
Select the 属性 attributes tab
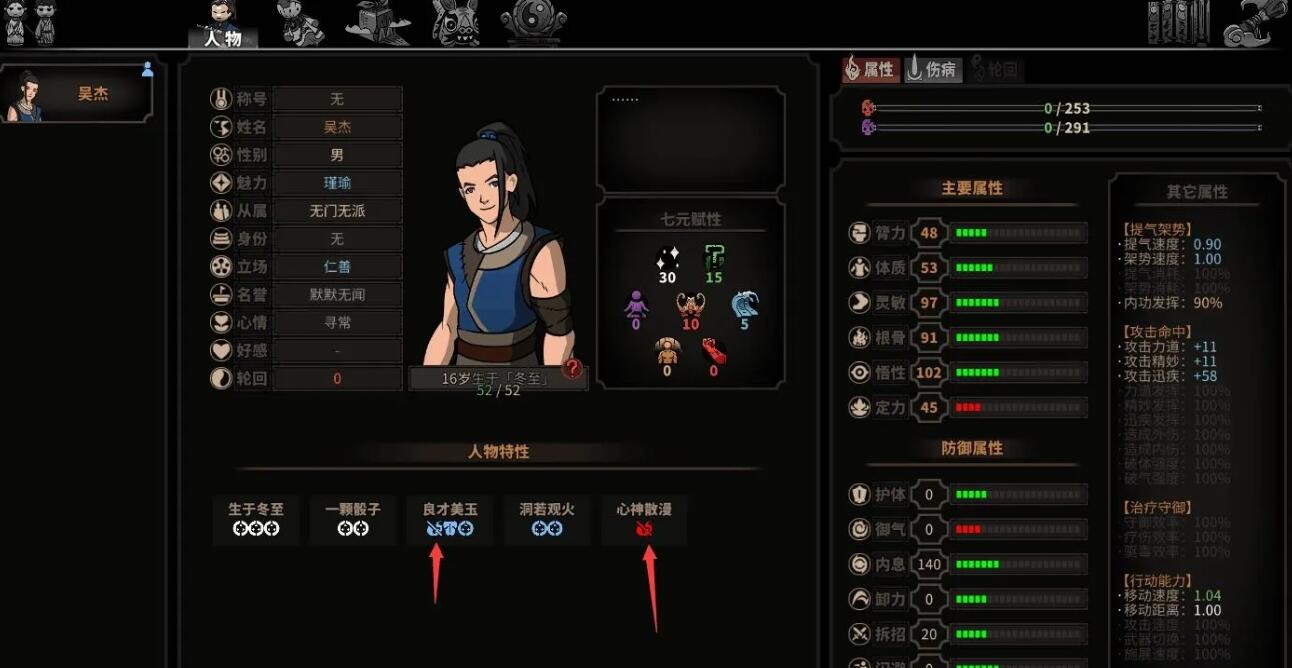(870, 69)
